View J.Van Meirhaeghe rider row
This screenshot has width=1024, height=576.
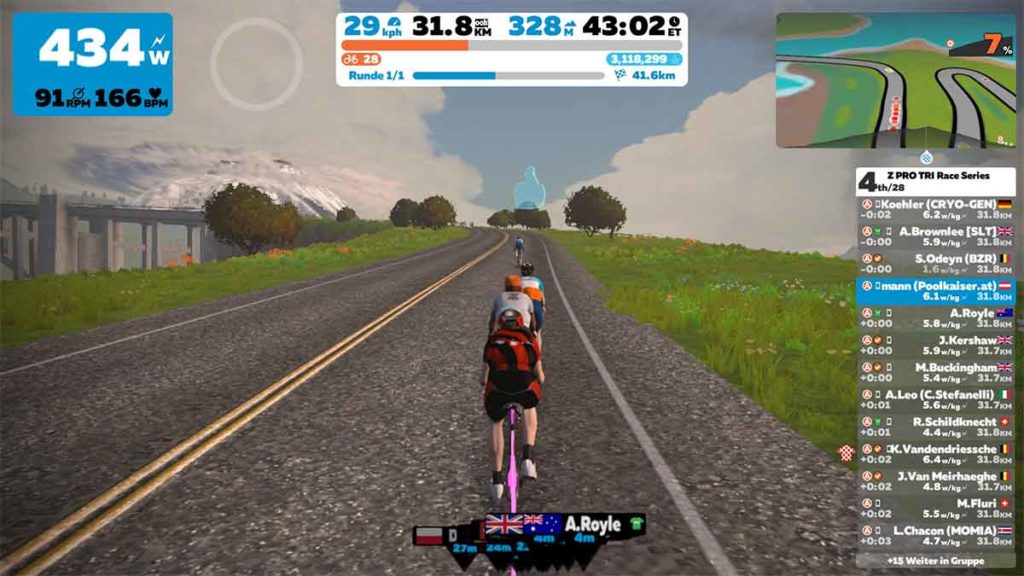935,481
